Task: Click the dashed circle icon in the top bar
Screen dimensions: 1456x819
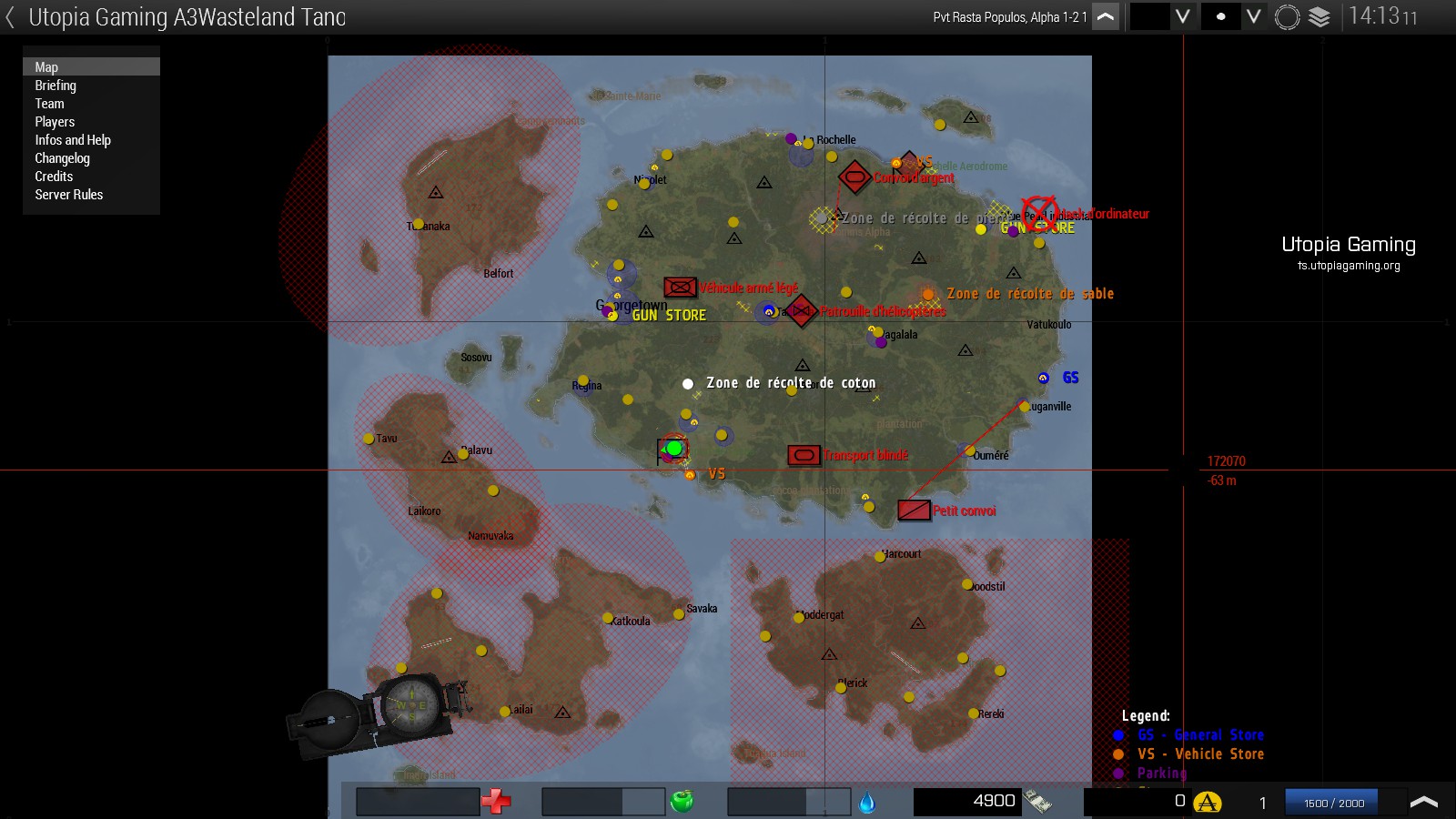Action: tap(1287, 17)
